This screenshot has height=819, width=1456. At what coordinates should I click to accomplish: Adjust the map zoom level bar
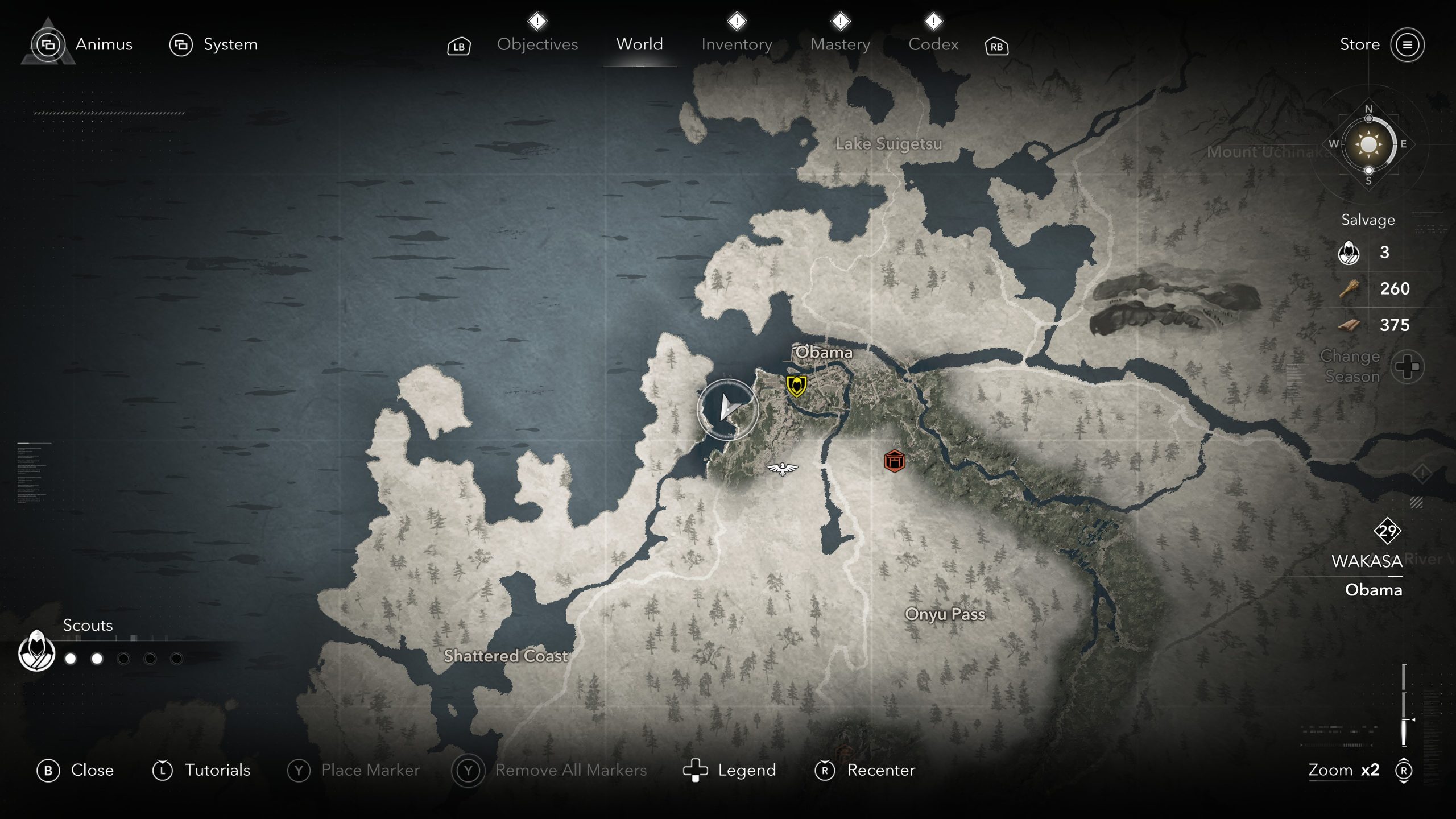(1404, 705)
